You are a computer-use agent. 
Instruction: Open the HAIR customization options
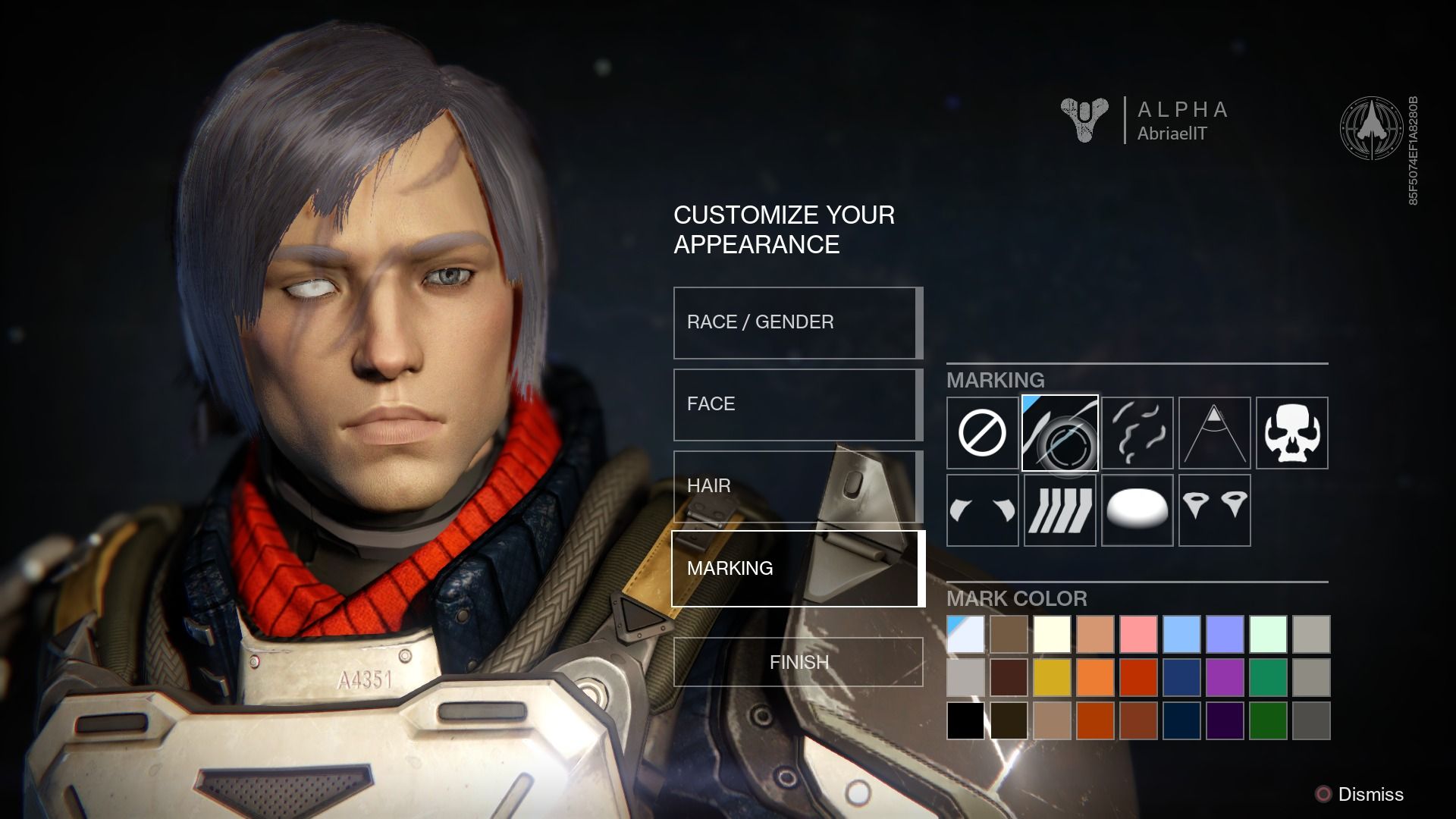point(796,485)
